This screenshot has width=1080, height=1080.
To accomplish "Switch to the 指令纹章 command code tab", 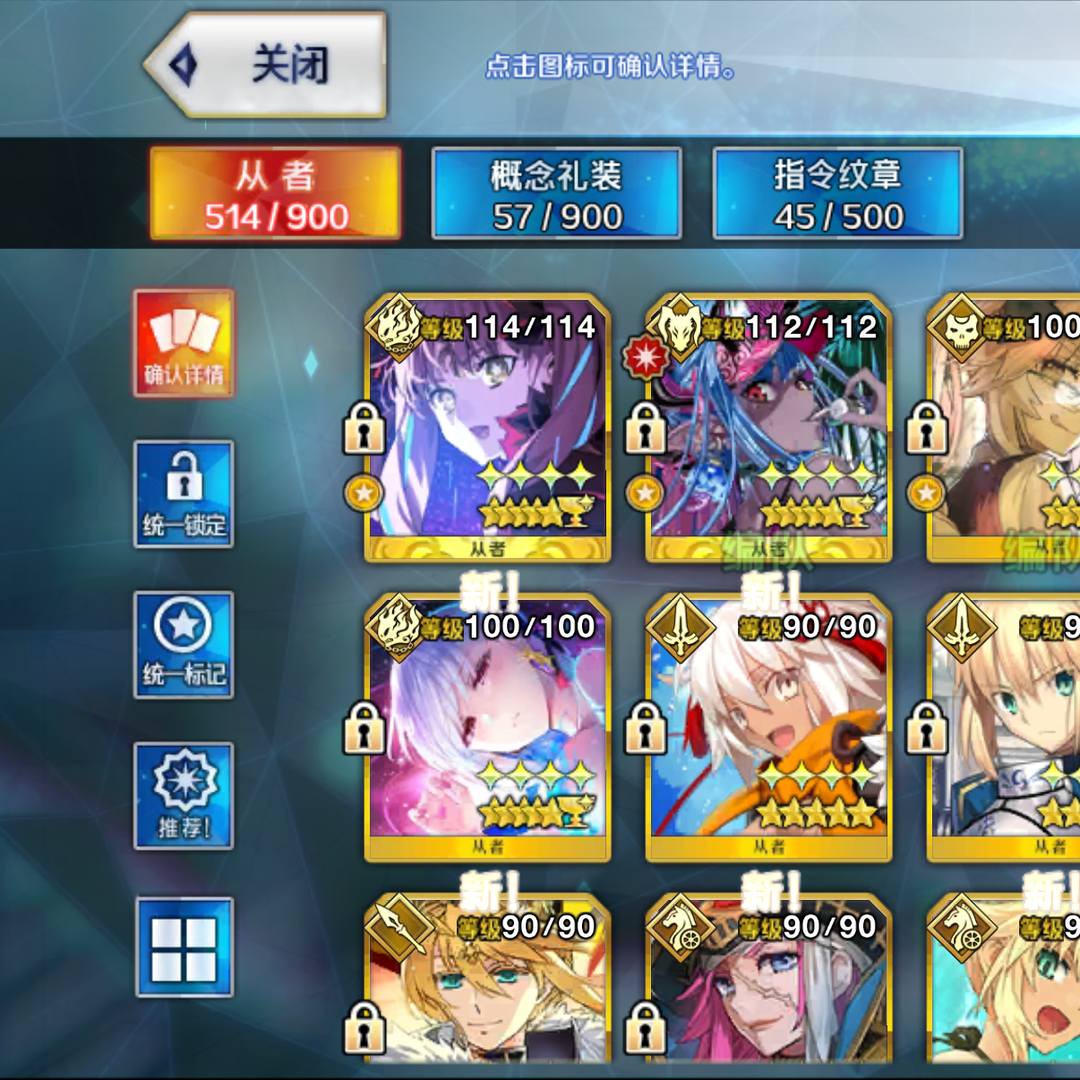I will tap(838, 194).
